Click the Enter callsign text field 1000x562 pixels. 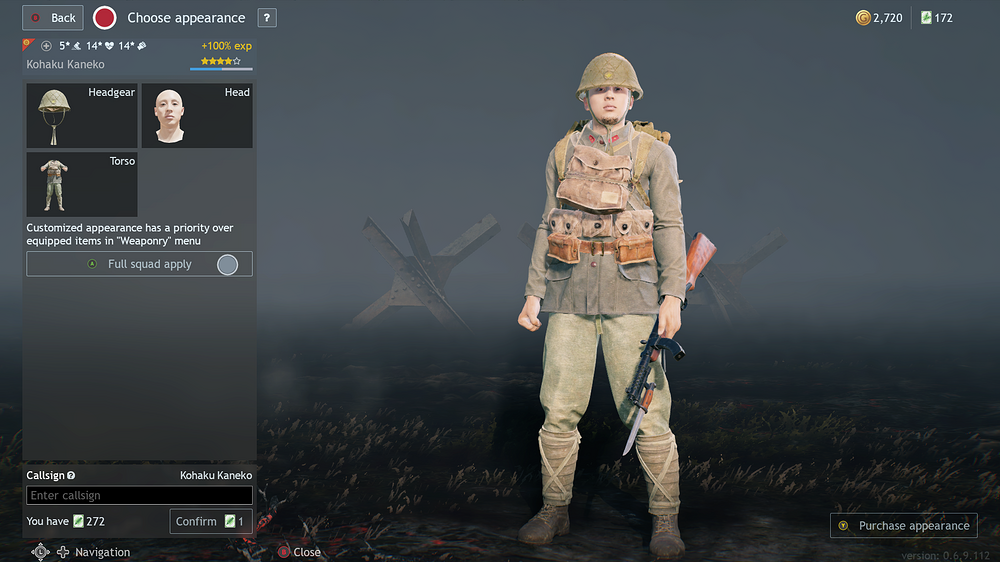(139, 496)
